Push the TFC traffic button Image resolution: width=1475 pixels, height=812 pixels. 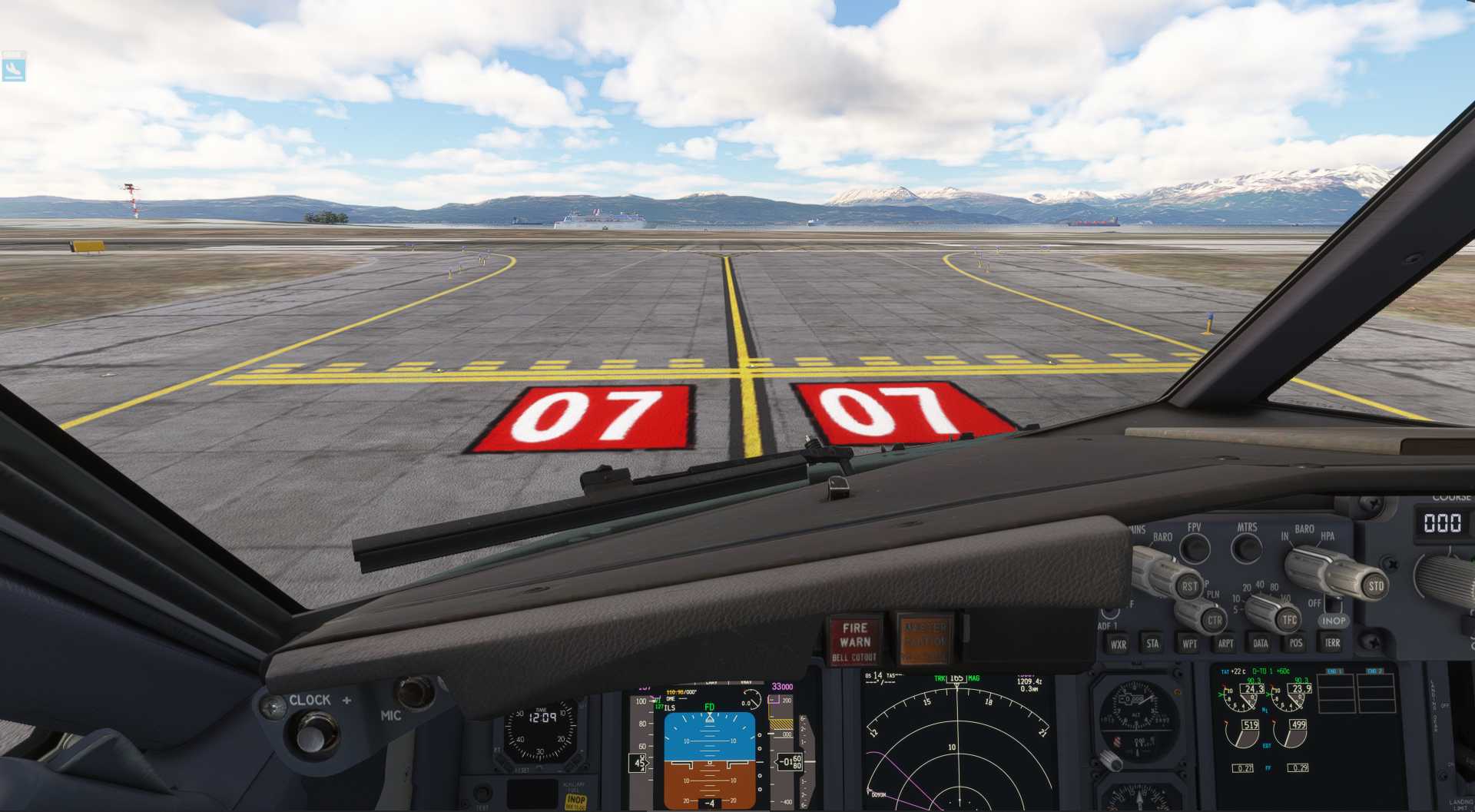1288,619
